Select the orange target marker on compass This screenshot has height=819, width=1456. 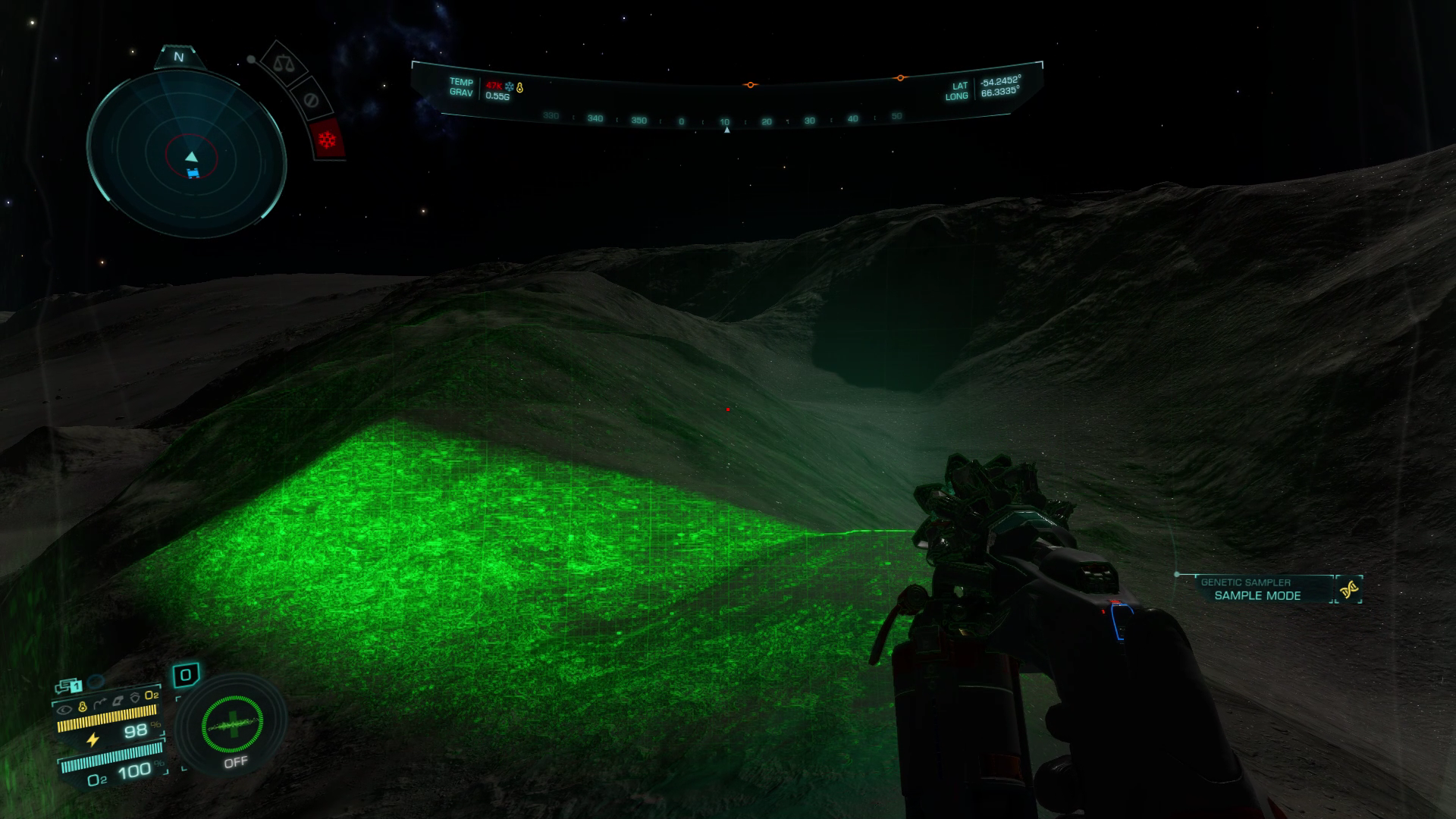pos(750,85)
